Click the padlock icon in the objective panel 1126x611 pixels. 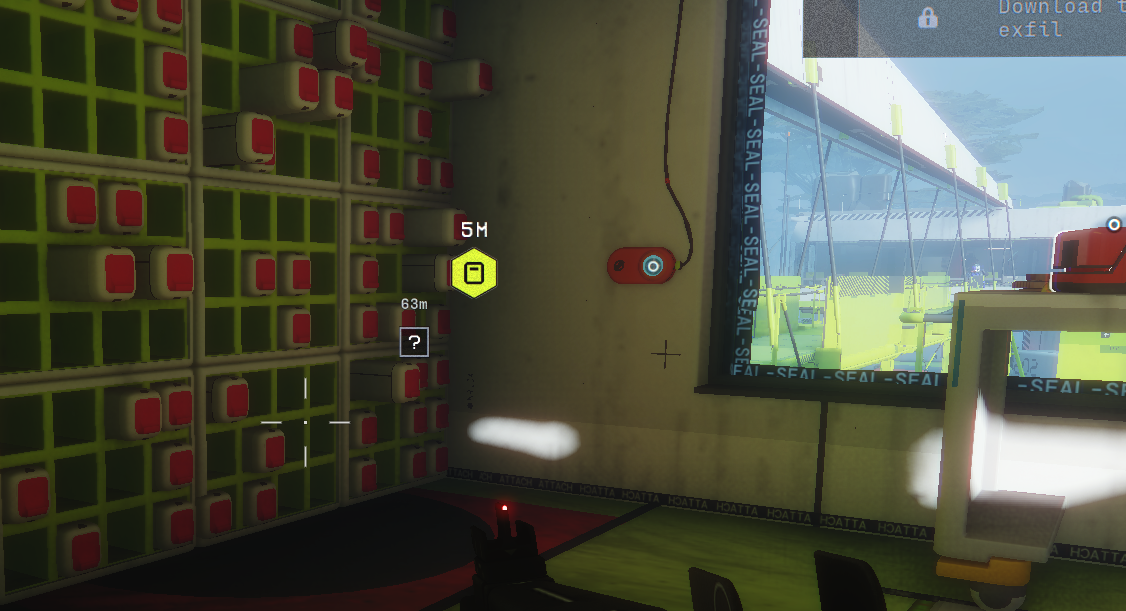pyautogui.click(x=928, y=17)
